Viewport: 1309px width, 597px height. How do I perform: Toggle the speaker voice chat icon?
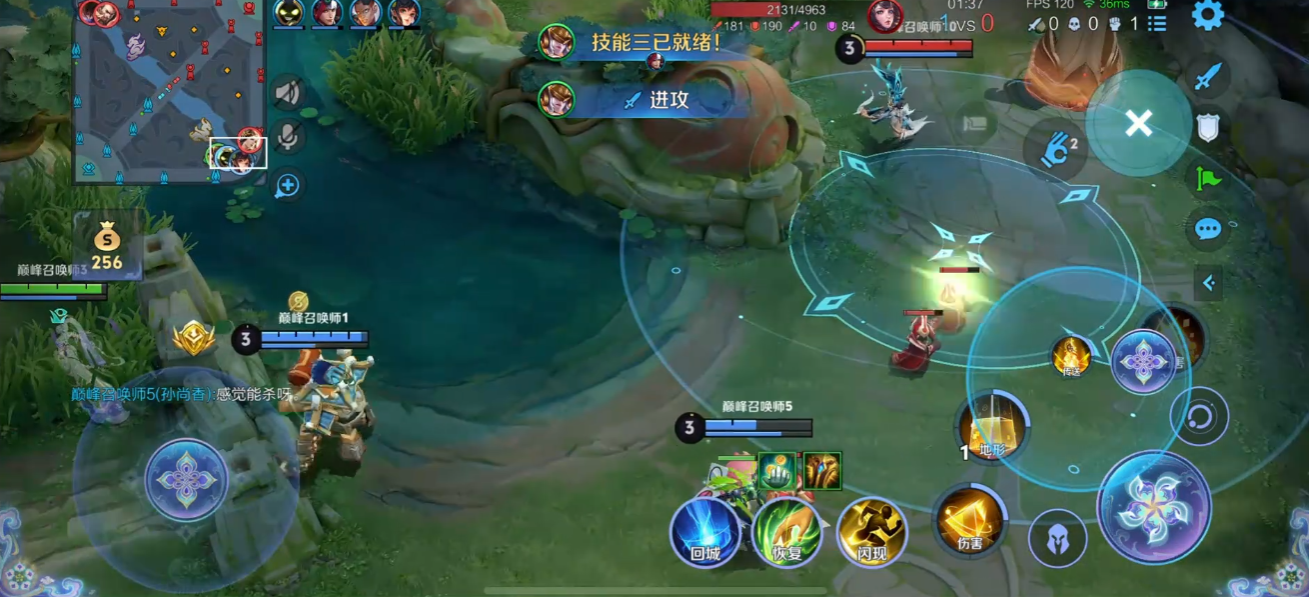[x=288, y=93]
